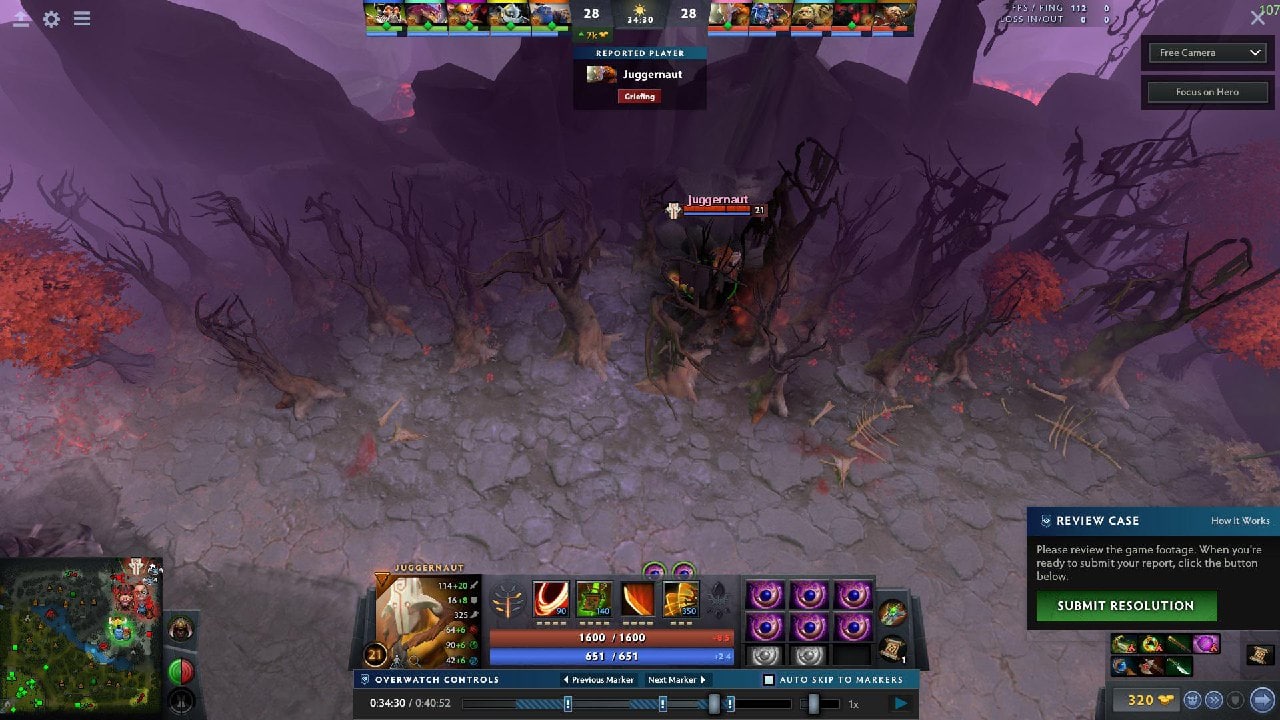Open the settings gear icon
This screenshot has width=1280, height=720.
click(51, 19)
